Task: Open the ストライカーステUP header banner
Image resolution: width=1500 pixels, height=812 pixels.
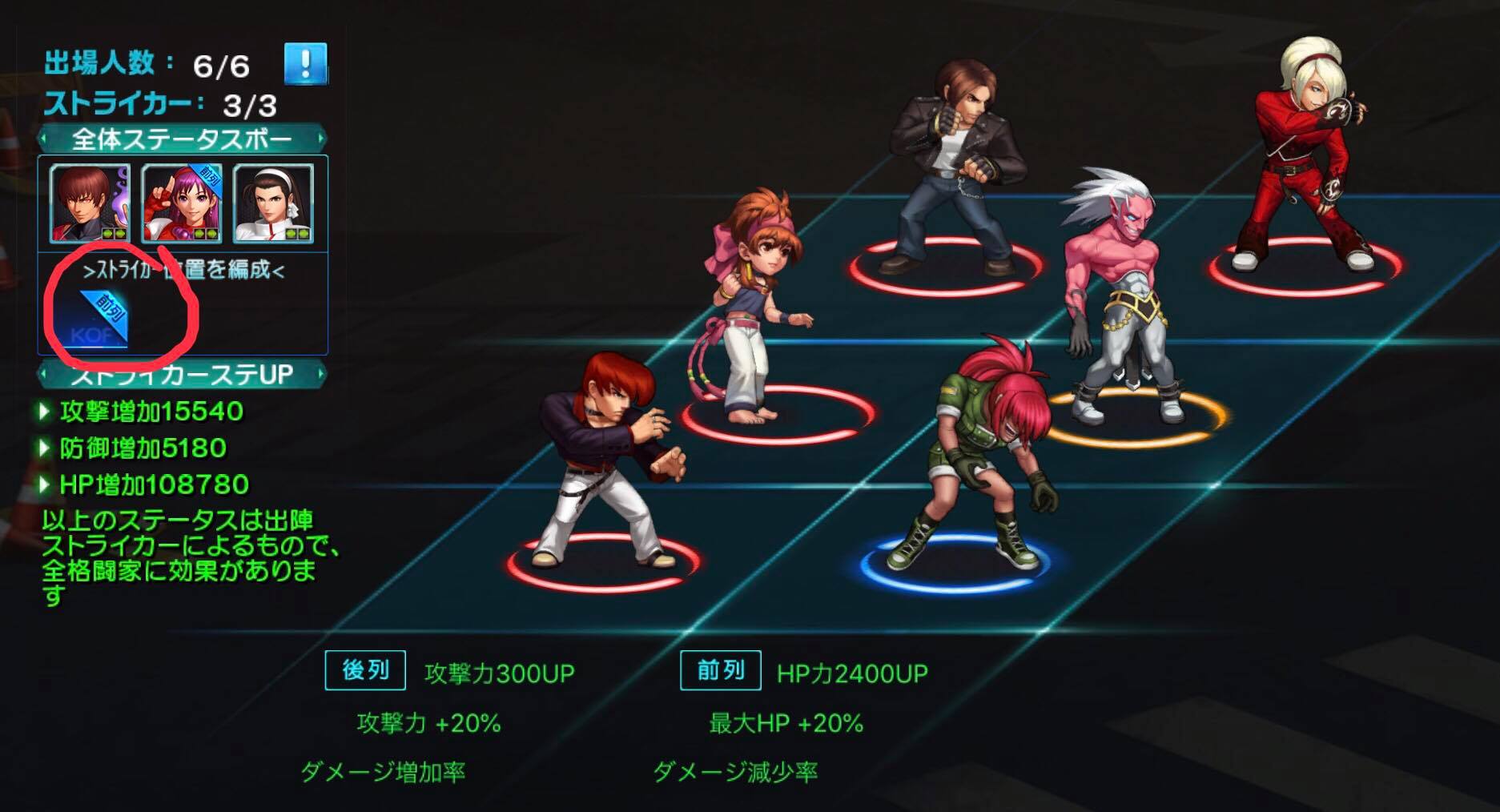Action: tap(183, 375)
